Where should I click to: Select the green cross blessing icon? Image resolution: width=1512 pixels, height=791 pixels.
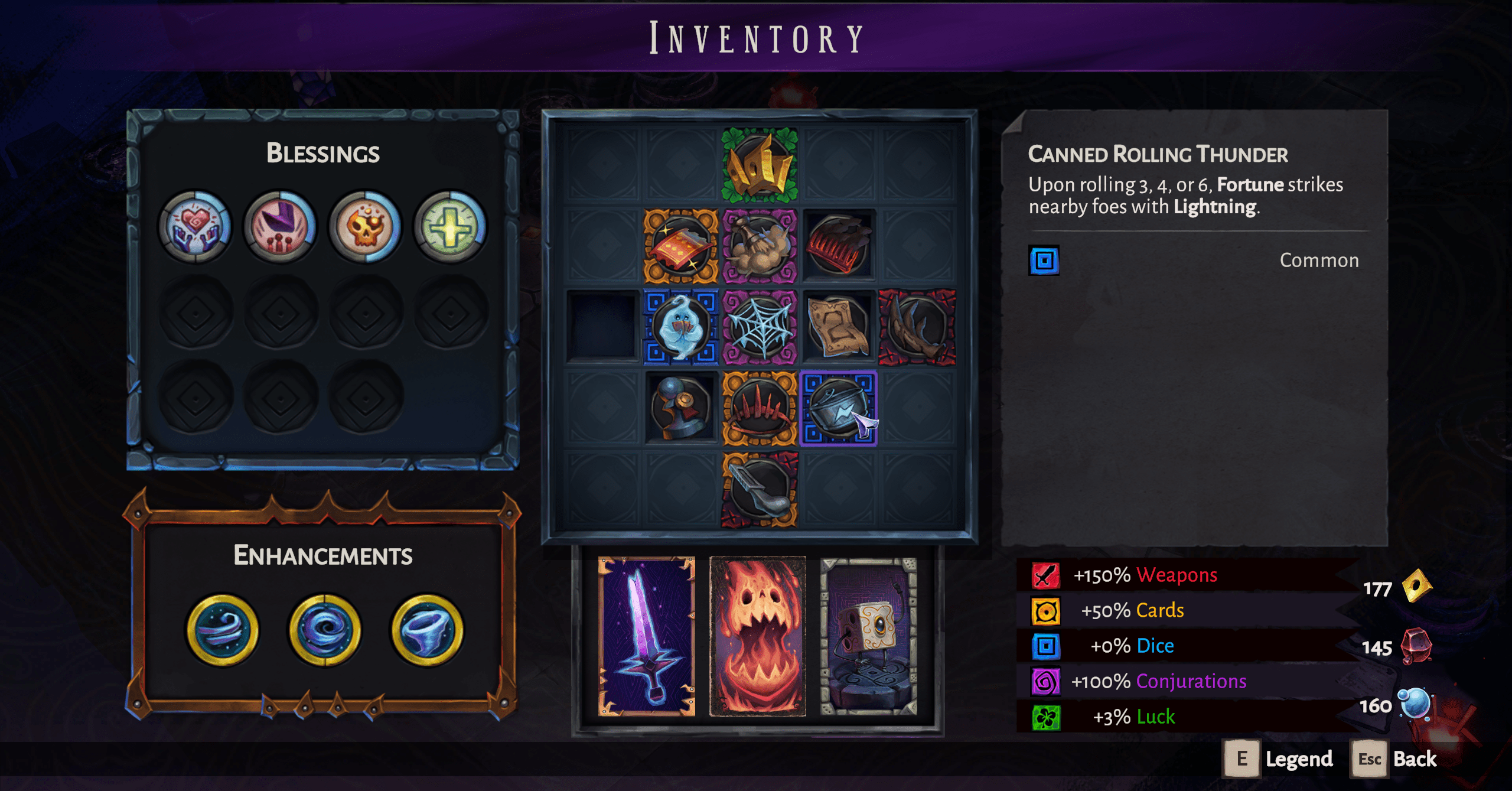pos(450,226)
